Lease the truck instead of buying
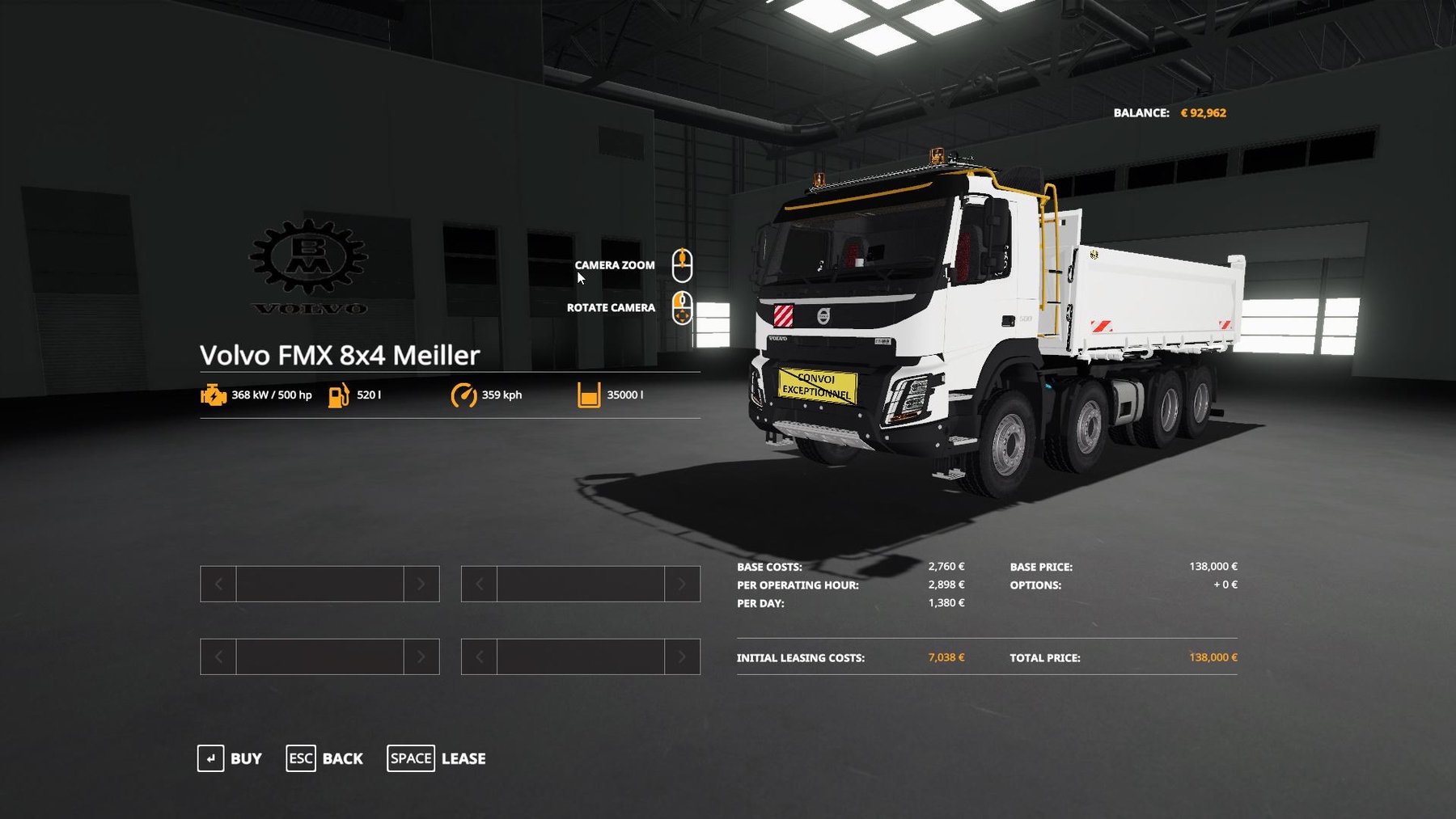The image size is (1456, 819). (437, 758)
